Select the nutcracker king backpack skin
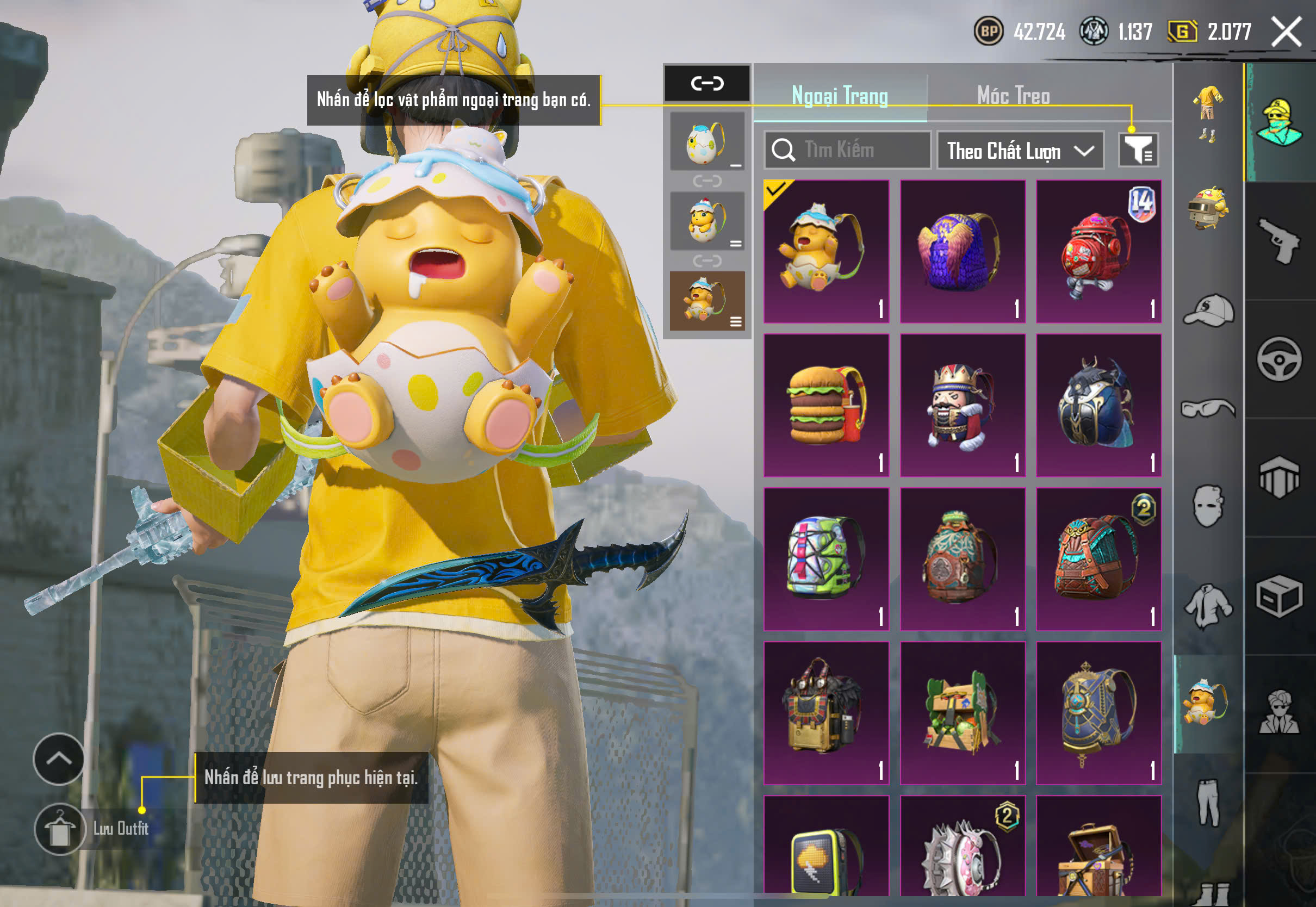 point(963,405)
